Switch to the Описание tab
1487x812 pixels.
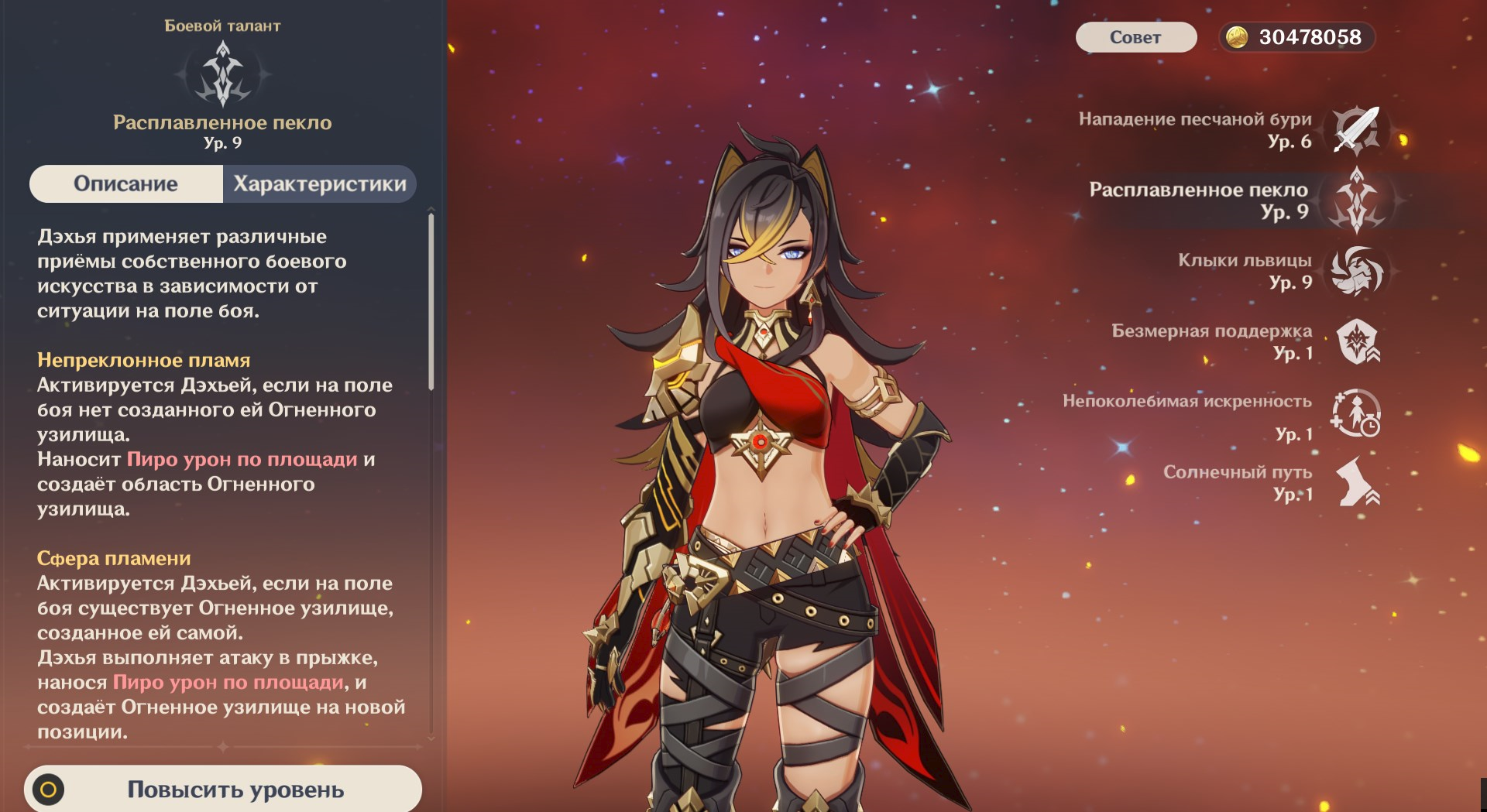tap(126, 184)
